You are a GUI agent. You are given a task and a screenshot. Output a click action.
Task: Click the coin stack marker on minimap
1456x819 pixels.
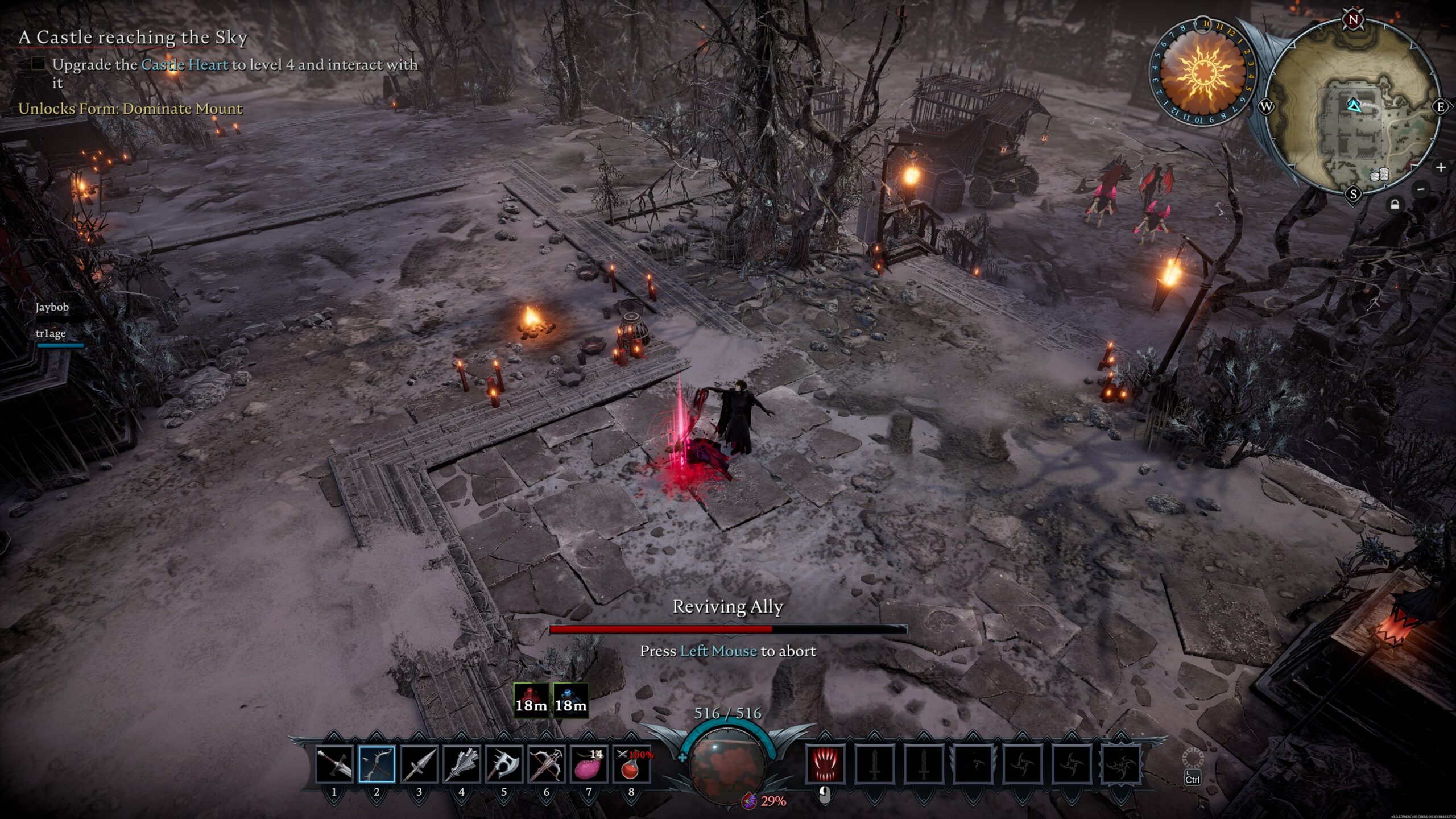coord(1379,175)
